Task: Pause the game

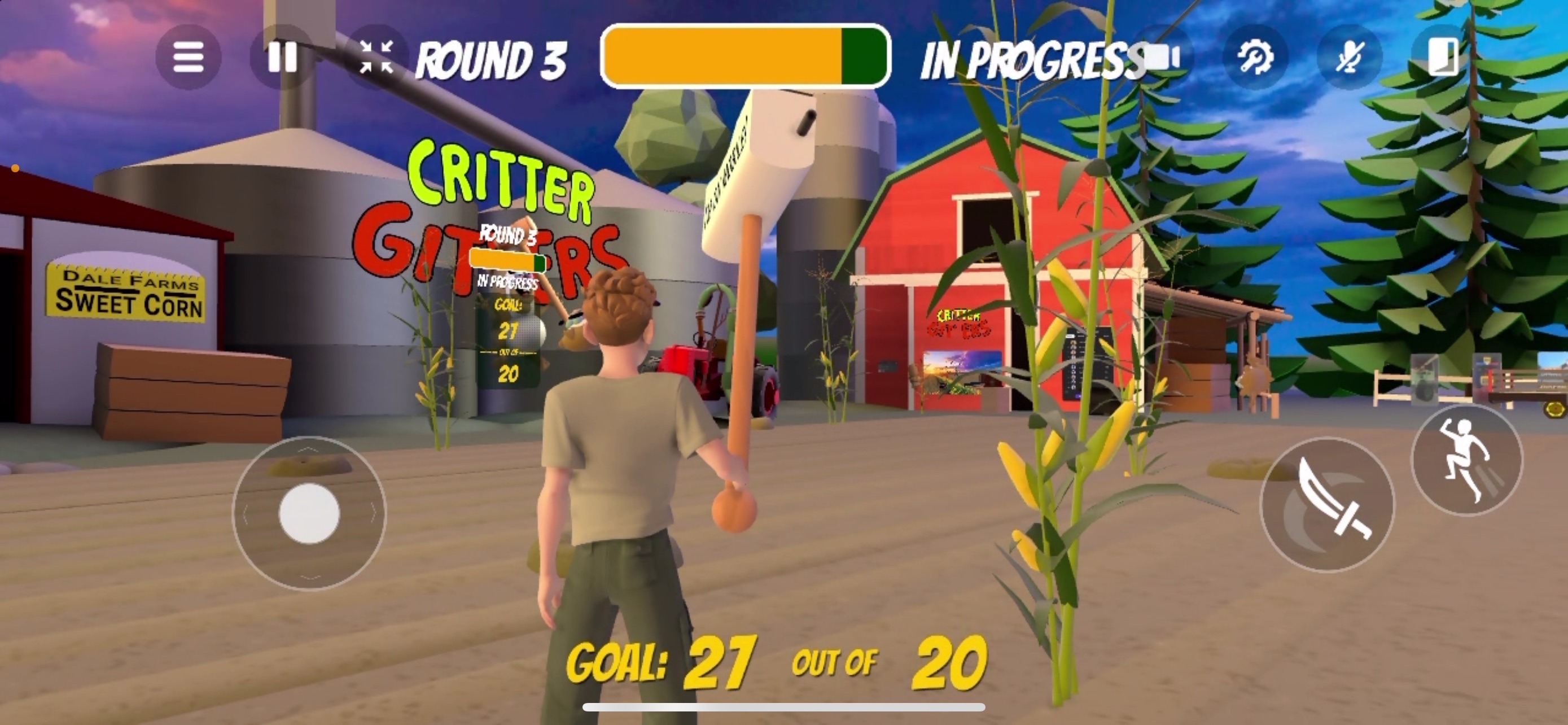Action: tap(282, 57)
